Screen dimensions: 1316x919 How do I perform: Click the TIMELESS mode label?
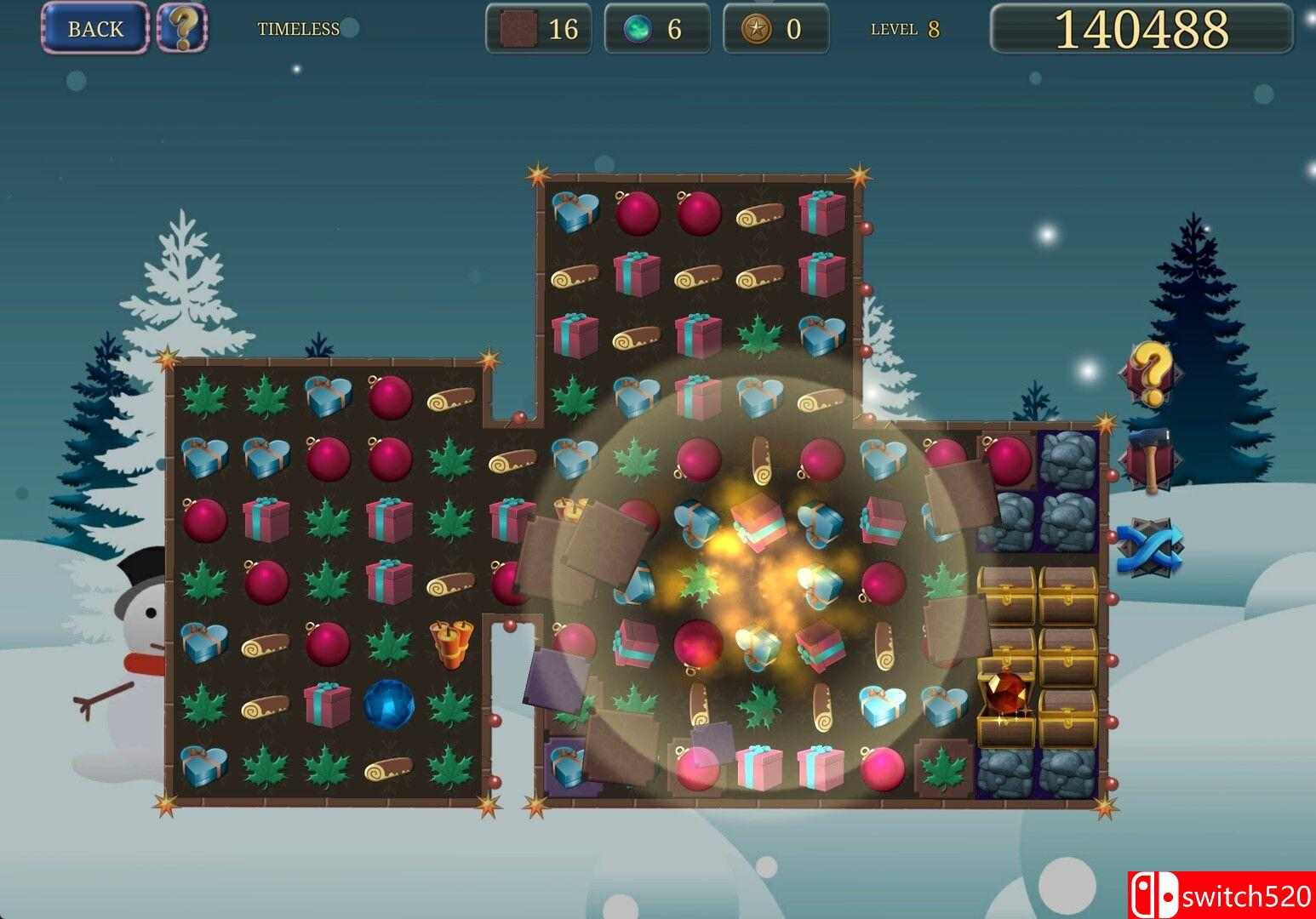pyautogui.click(x=297, y=28)
